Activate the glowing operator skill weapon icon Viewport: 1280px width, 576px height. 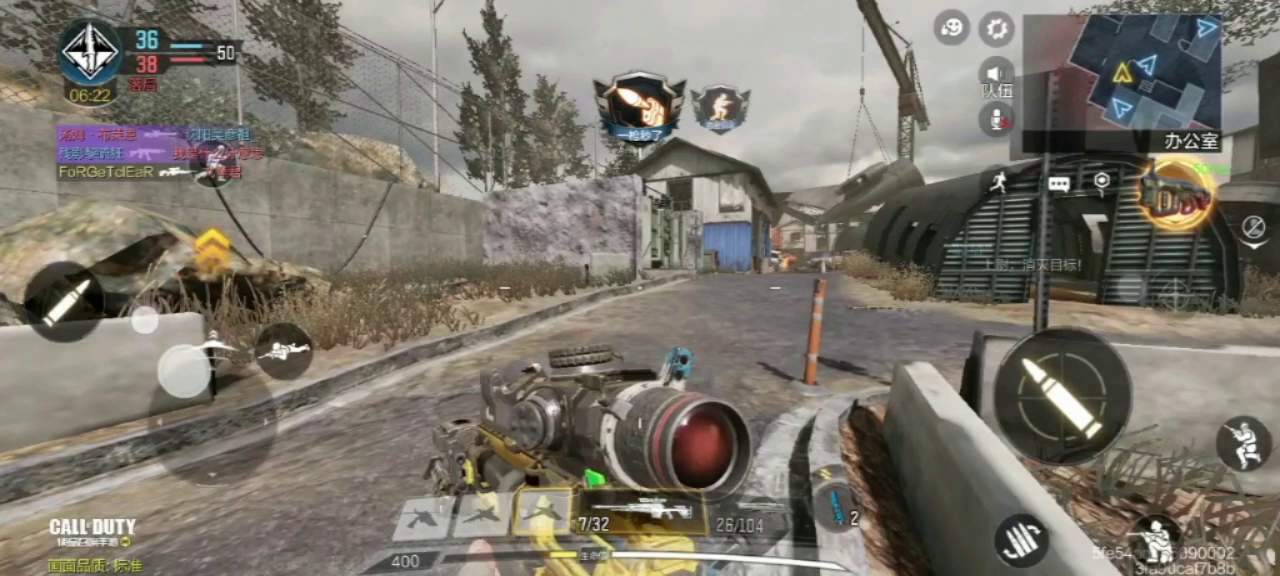1174,197
